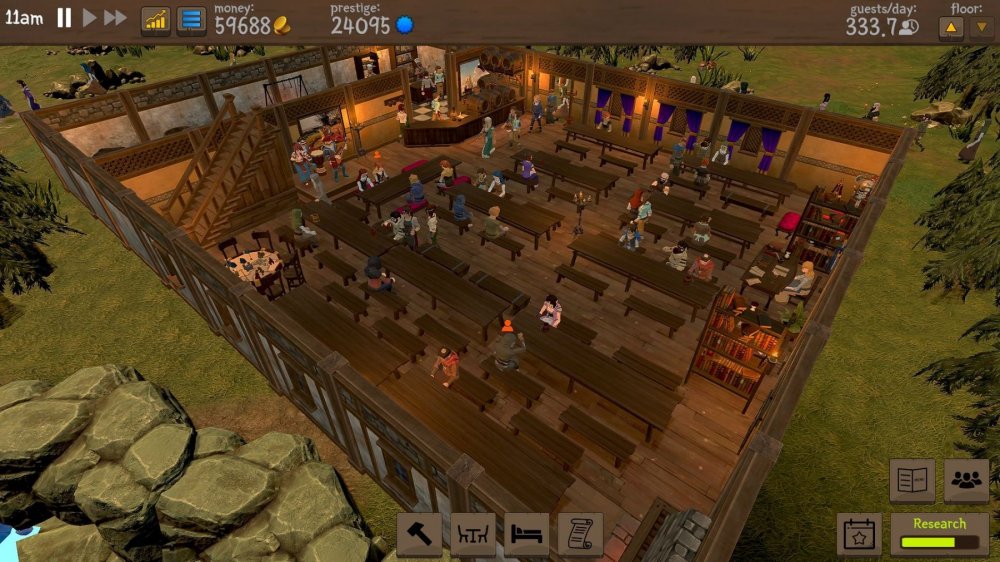Activate fast-forward game speed
The image size is (1000, 562).
tap(115, 18)
